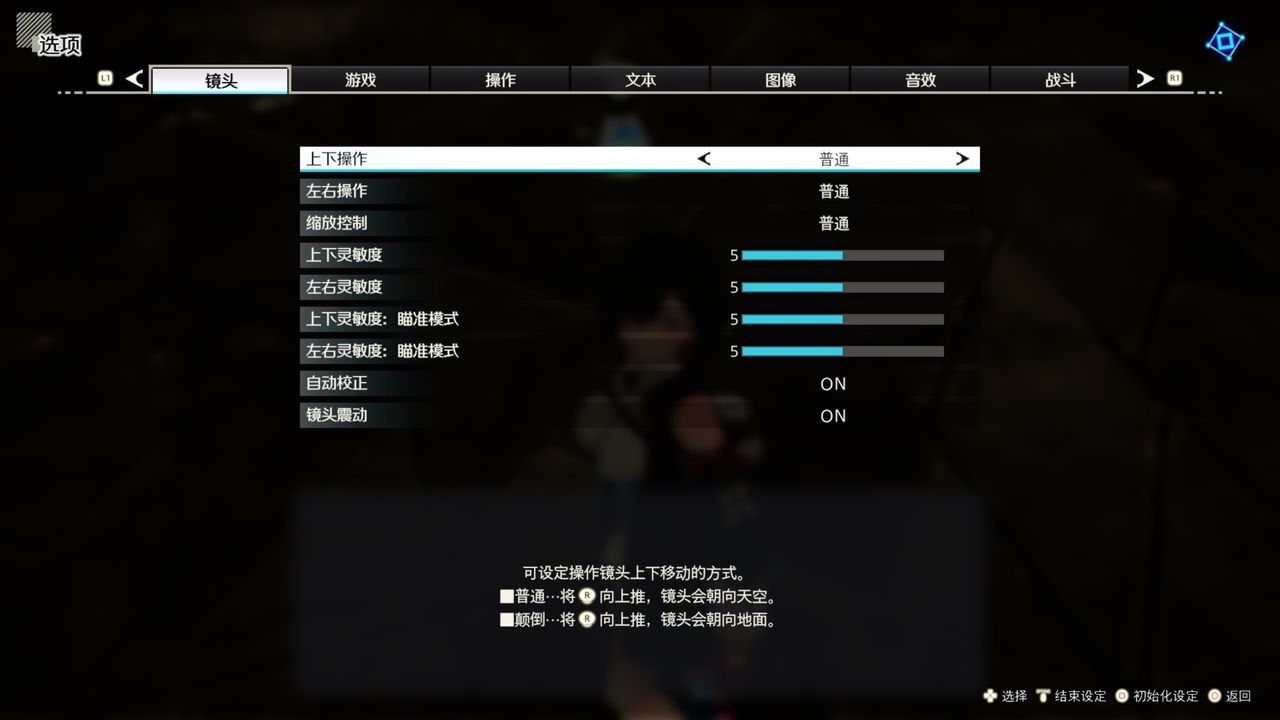Click the blue diamond emblem top-right

point(1224,41)
